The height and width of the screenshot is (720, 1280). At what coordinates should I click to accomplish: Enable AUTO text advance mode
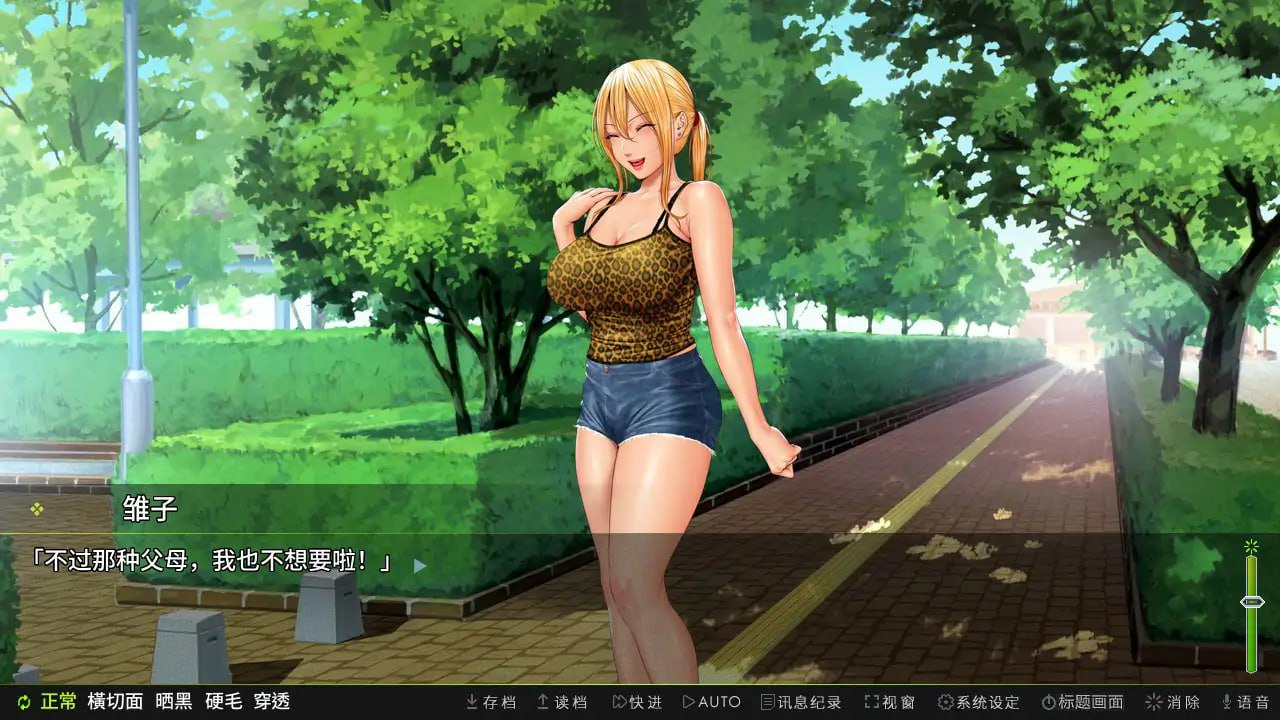712,702
